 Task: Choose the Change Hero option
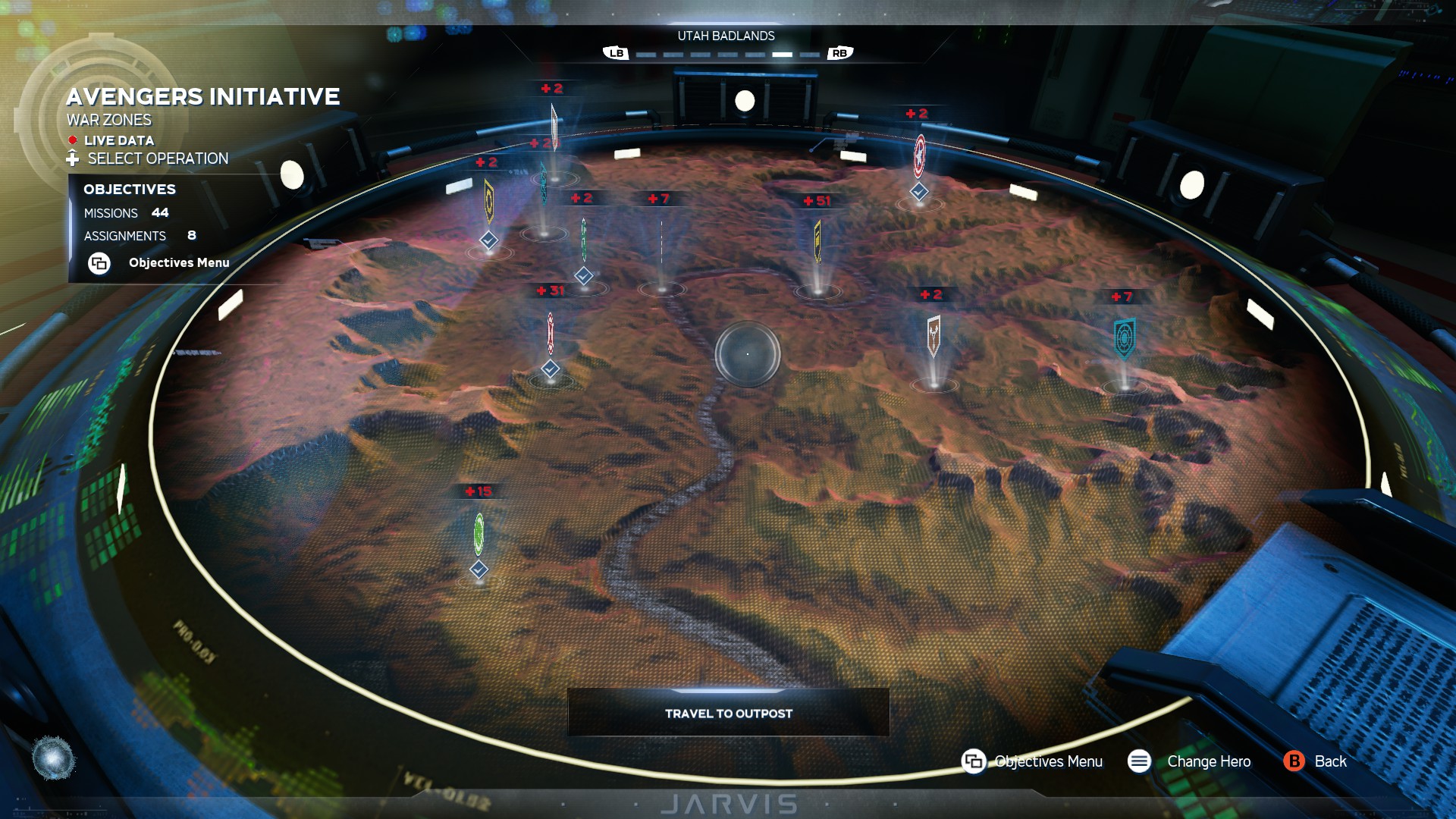click(1208, 761)
